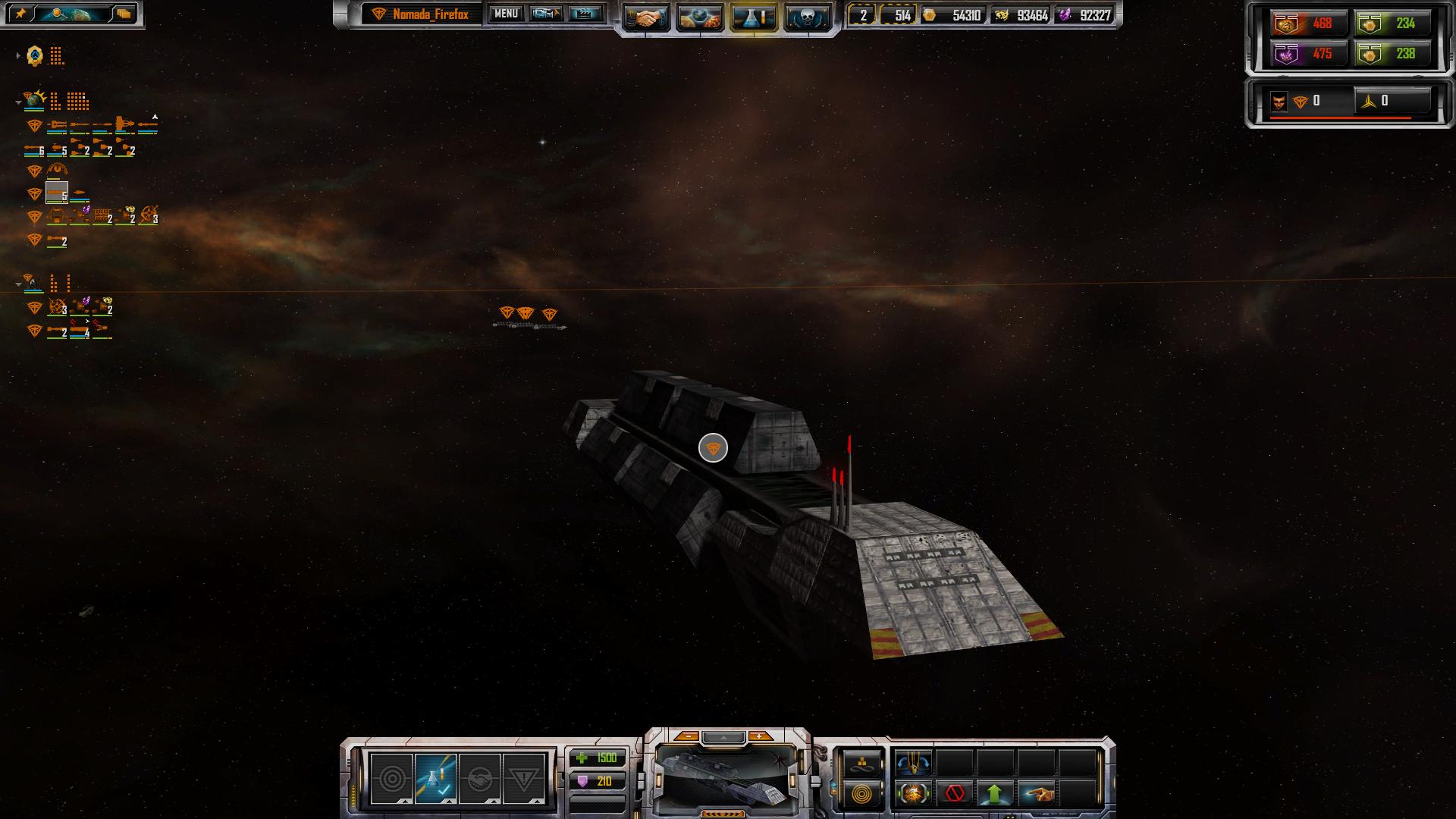Activate the pointing hand command
Image resolution: width=1456 pixels, height=819 pixels.
1036,794
